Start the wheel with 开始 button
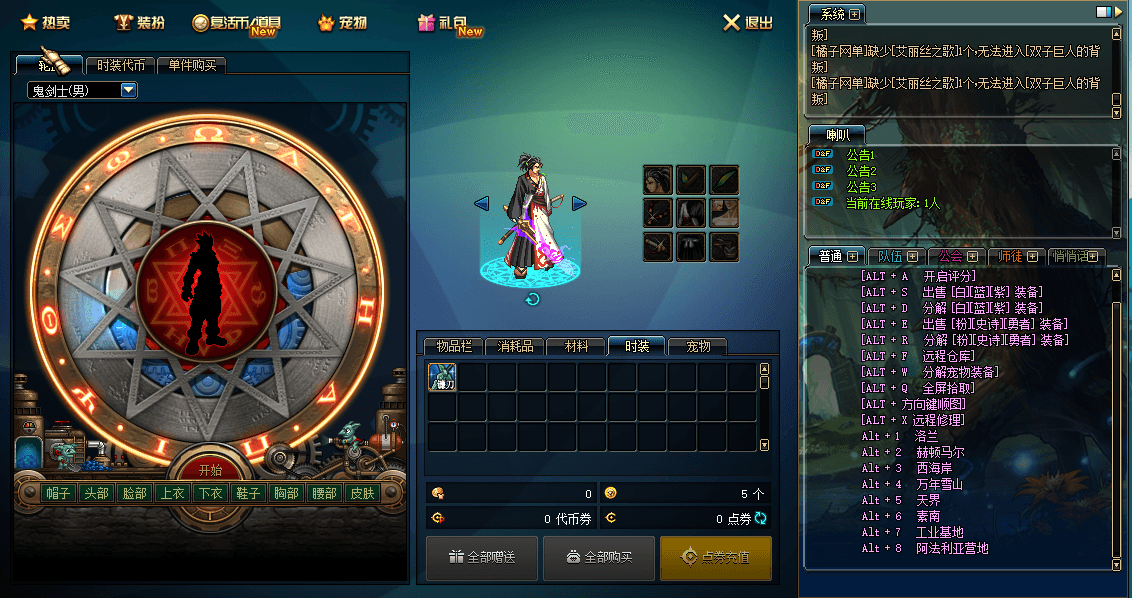 [x=210, y=470]
